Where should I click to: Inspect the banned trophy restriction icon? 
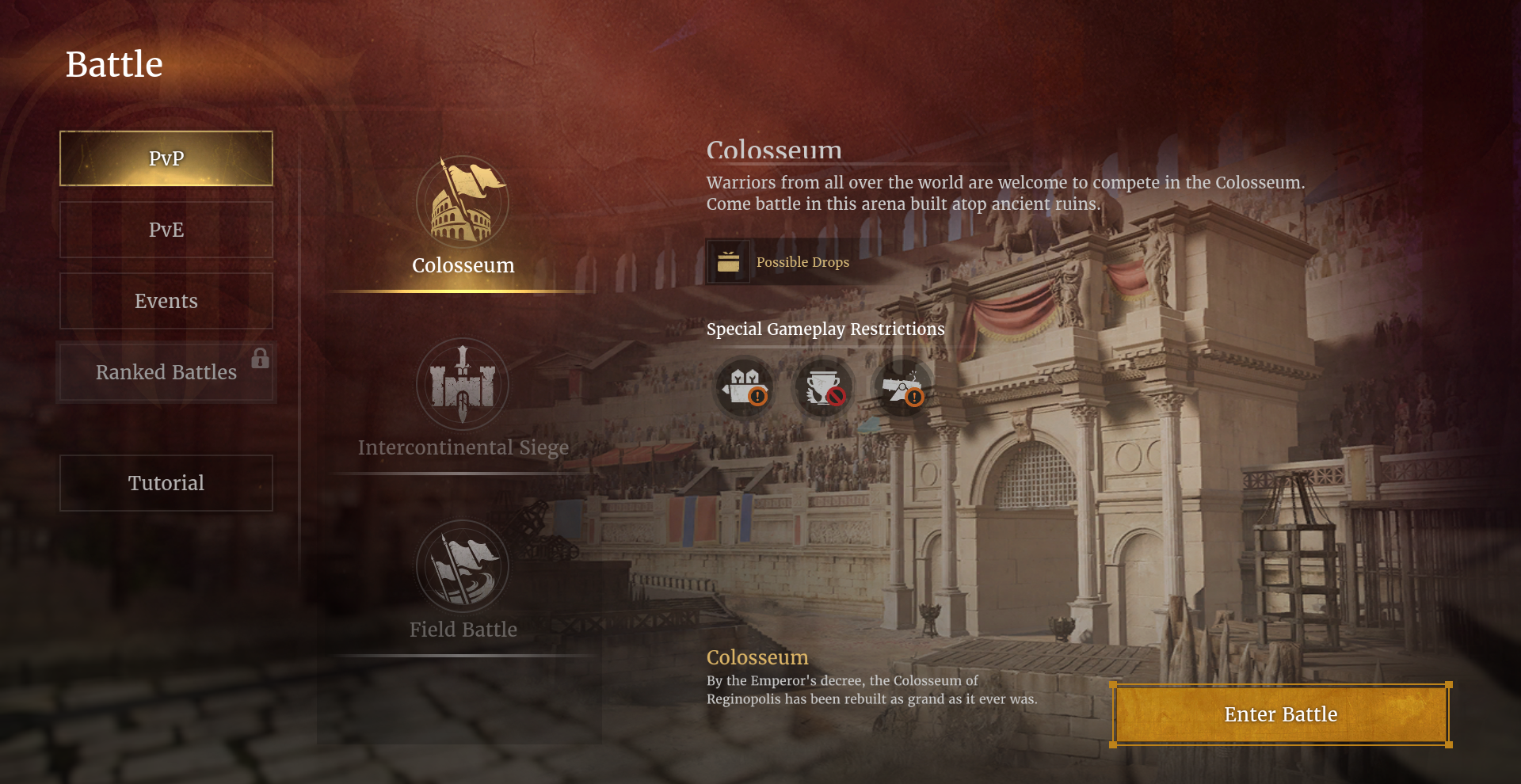point(824,388)
